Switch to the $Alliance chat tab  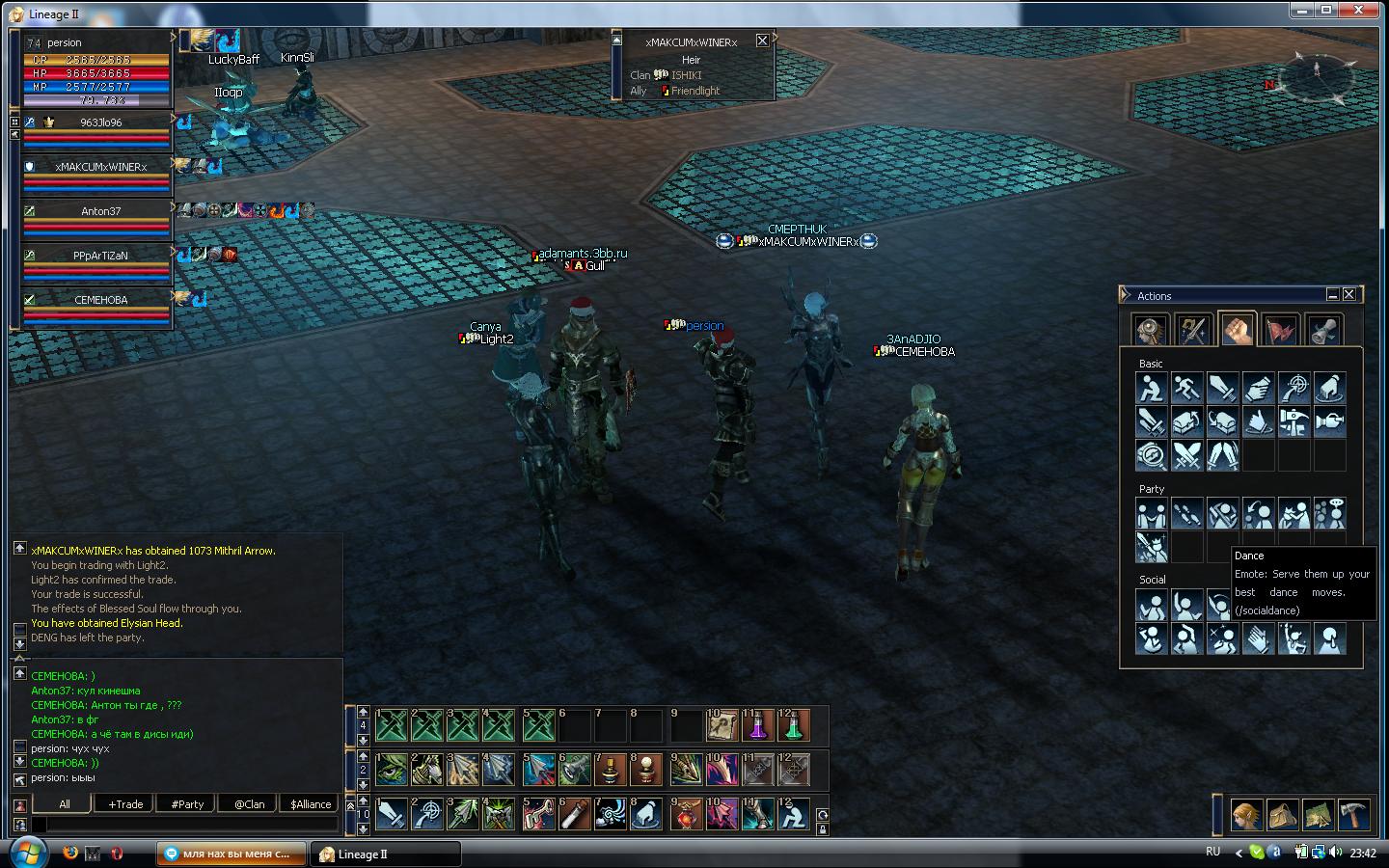(311, 804)
